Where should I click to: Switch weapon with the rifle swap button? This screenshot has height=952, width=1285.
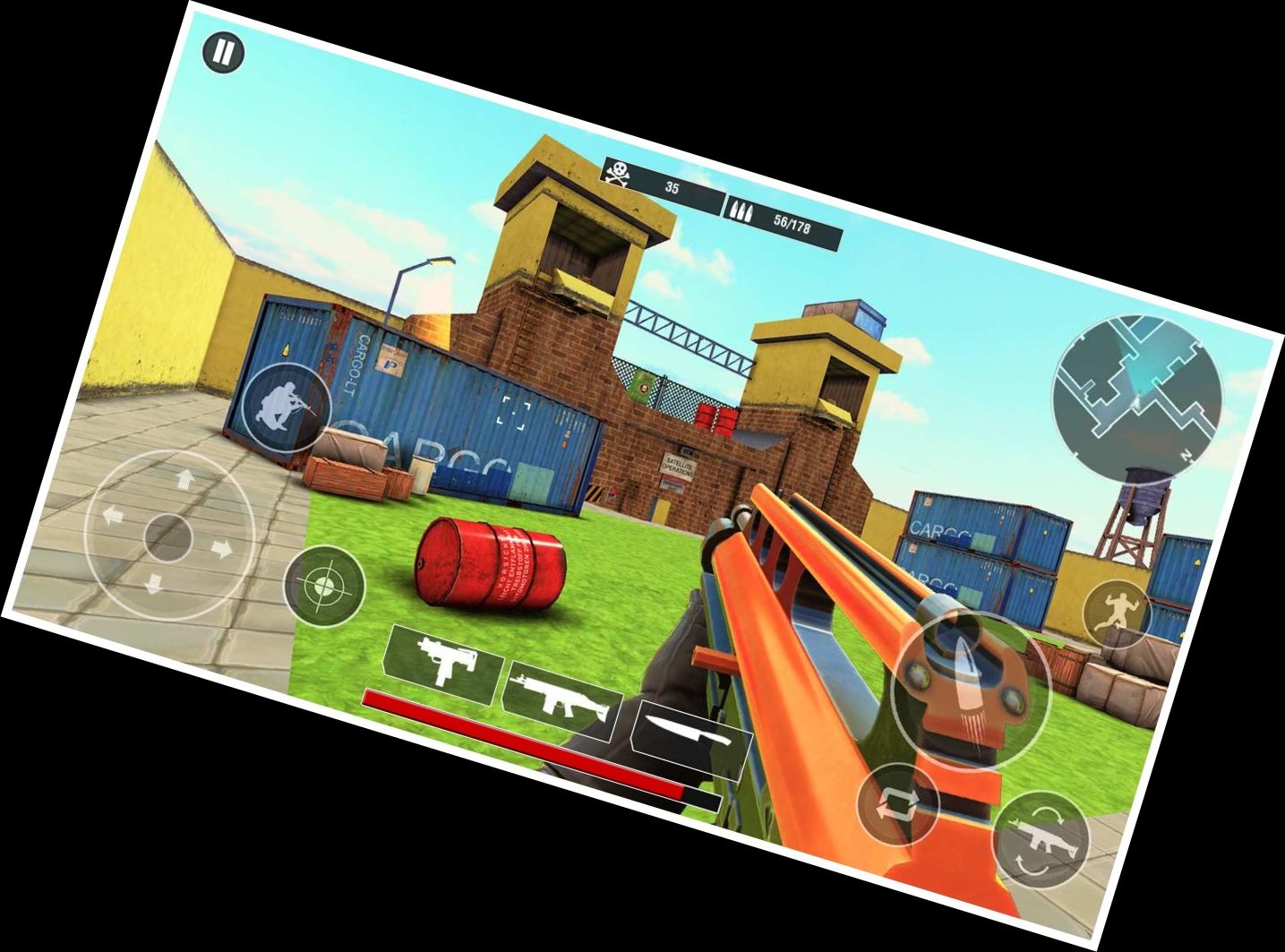[x=1041, y=840]
